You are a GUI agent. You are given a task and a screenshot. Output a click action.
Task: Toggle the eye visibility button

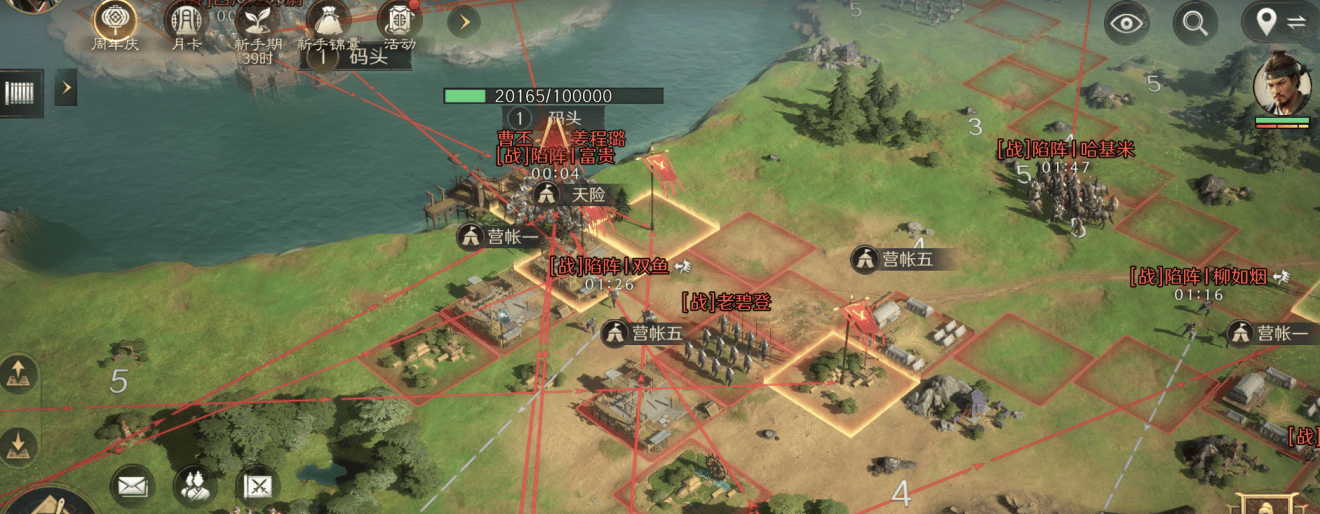pyautogui.click(x=1127, y=22)
